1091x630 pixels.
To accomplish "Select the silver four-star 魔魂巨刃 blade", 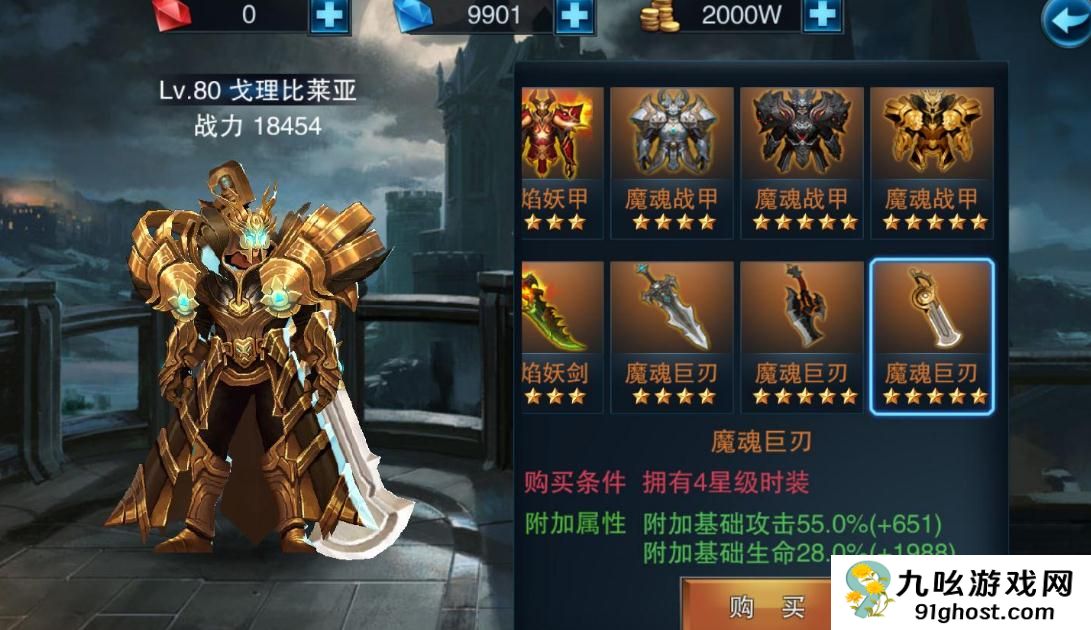I will point(671,337).
